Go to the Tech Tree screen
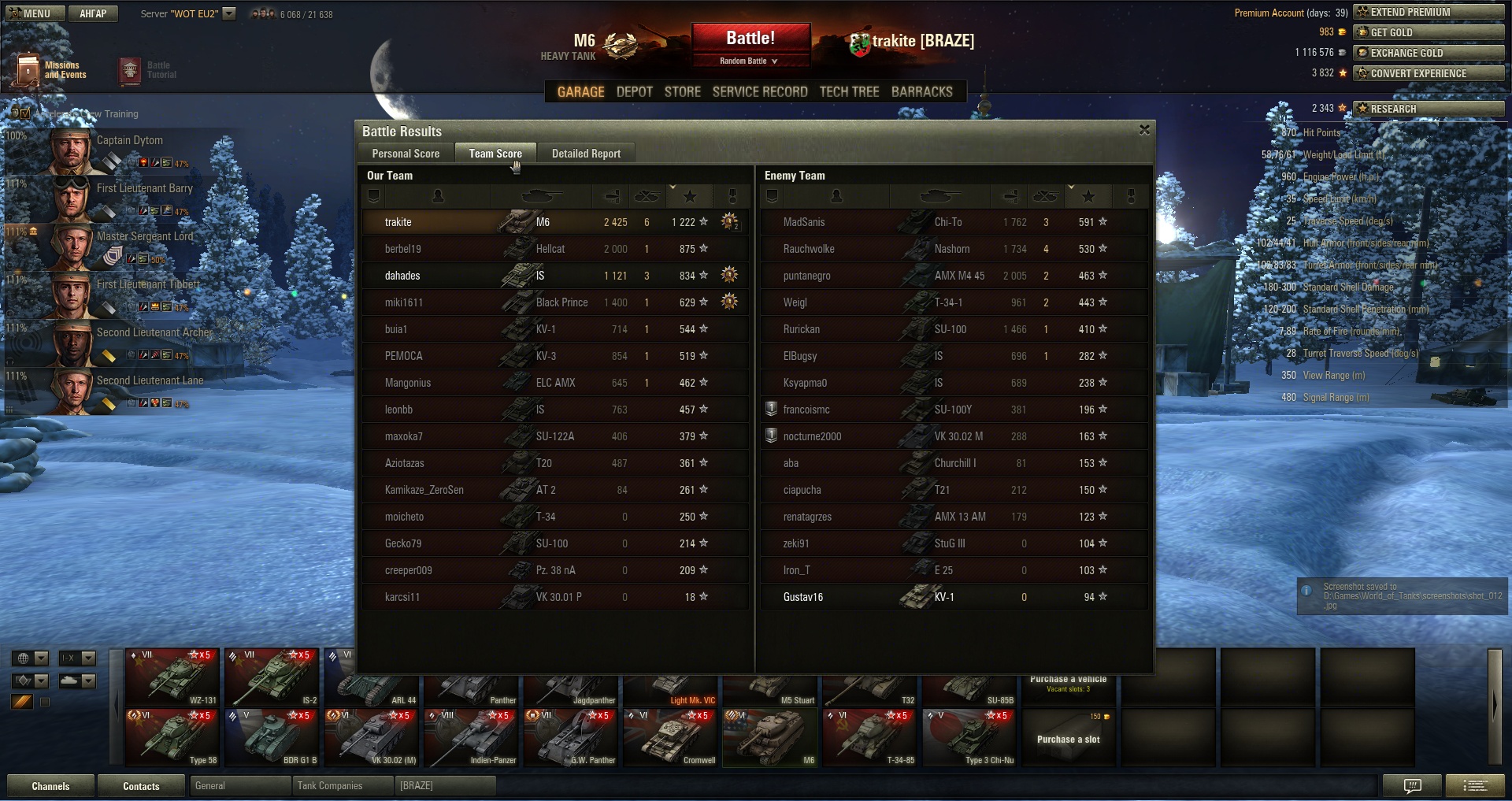The width and height of the screenshot is (1512, 801). coord(849,92)
